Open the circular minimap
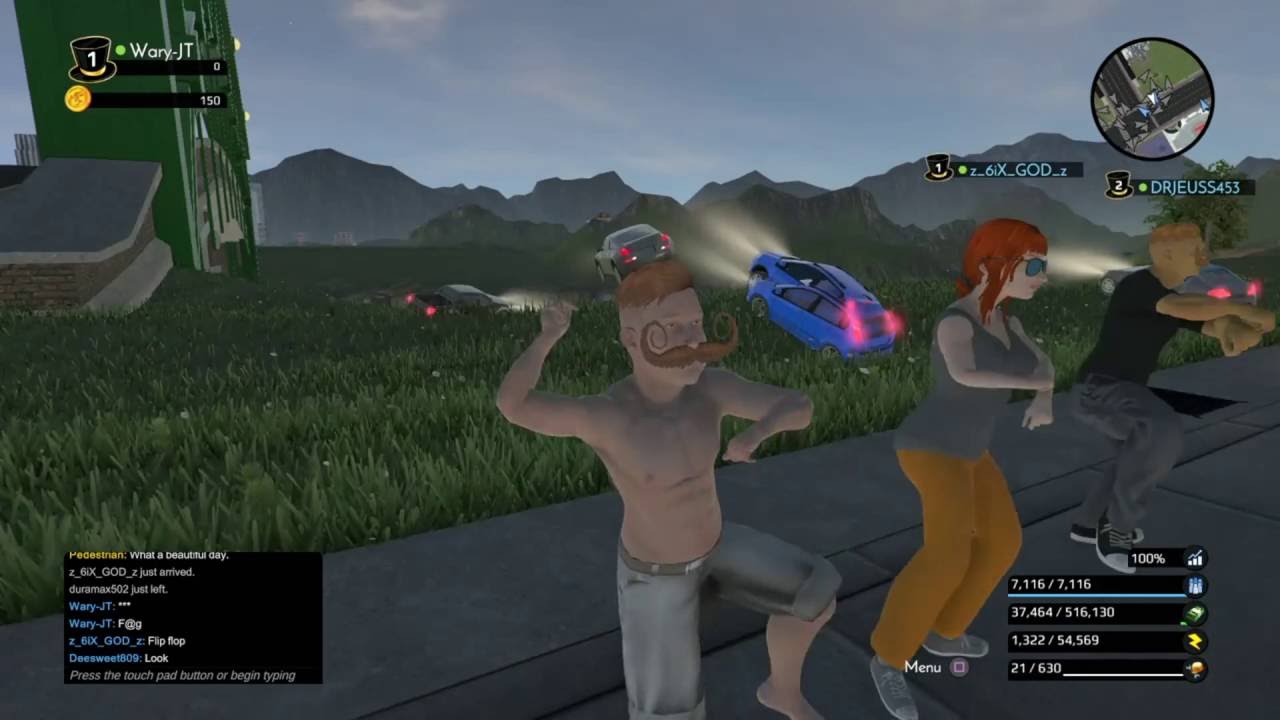Image resolution: width=1280 pixels, height=720 pixels. (x=1152, y=98)
